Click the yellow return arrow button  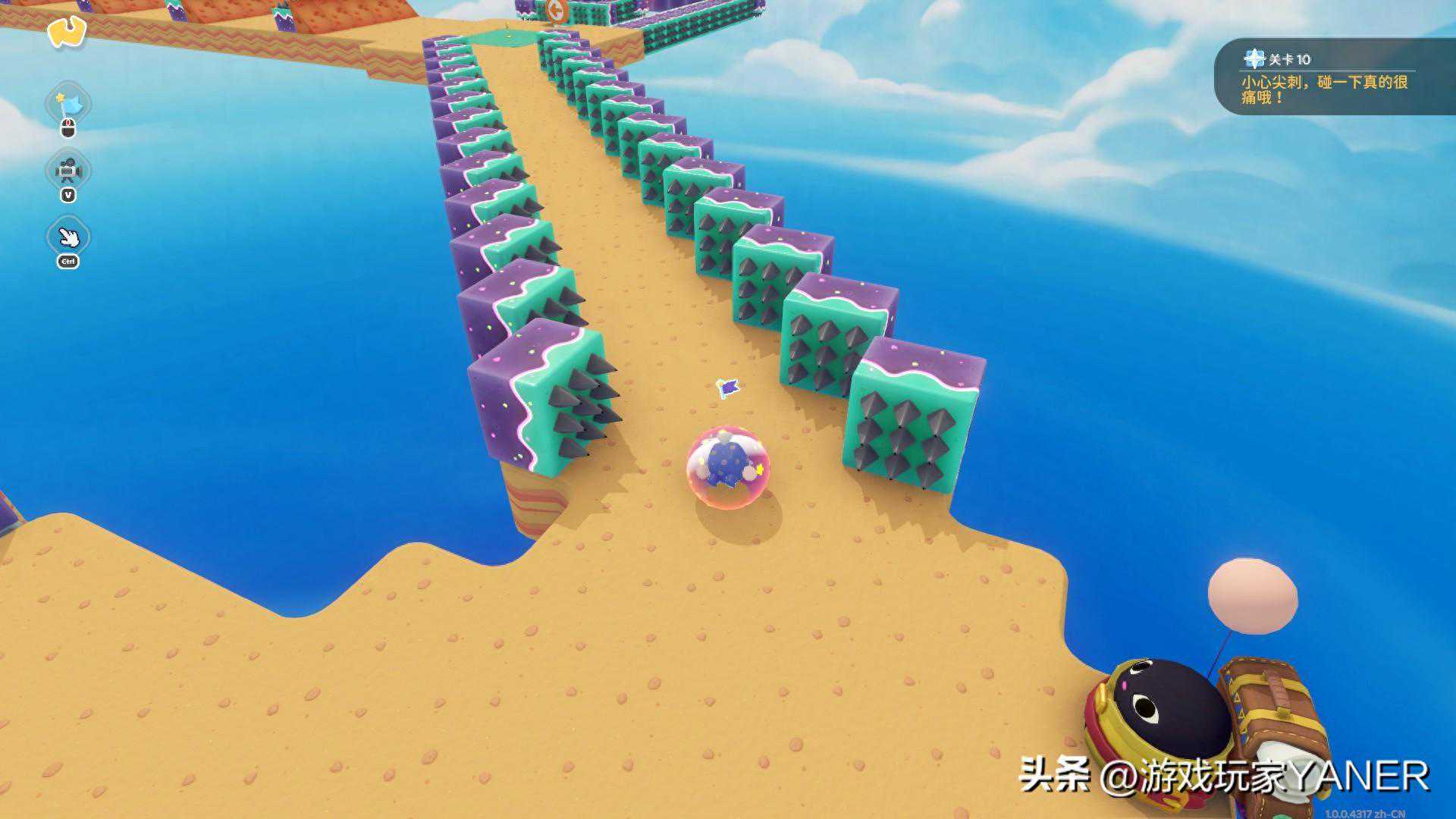coord(67,32)
